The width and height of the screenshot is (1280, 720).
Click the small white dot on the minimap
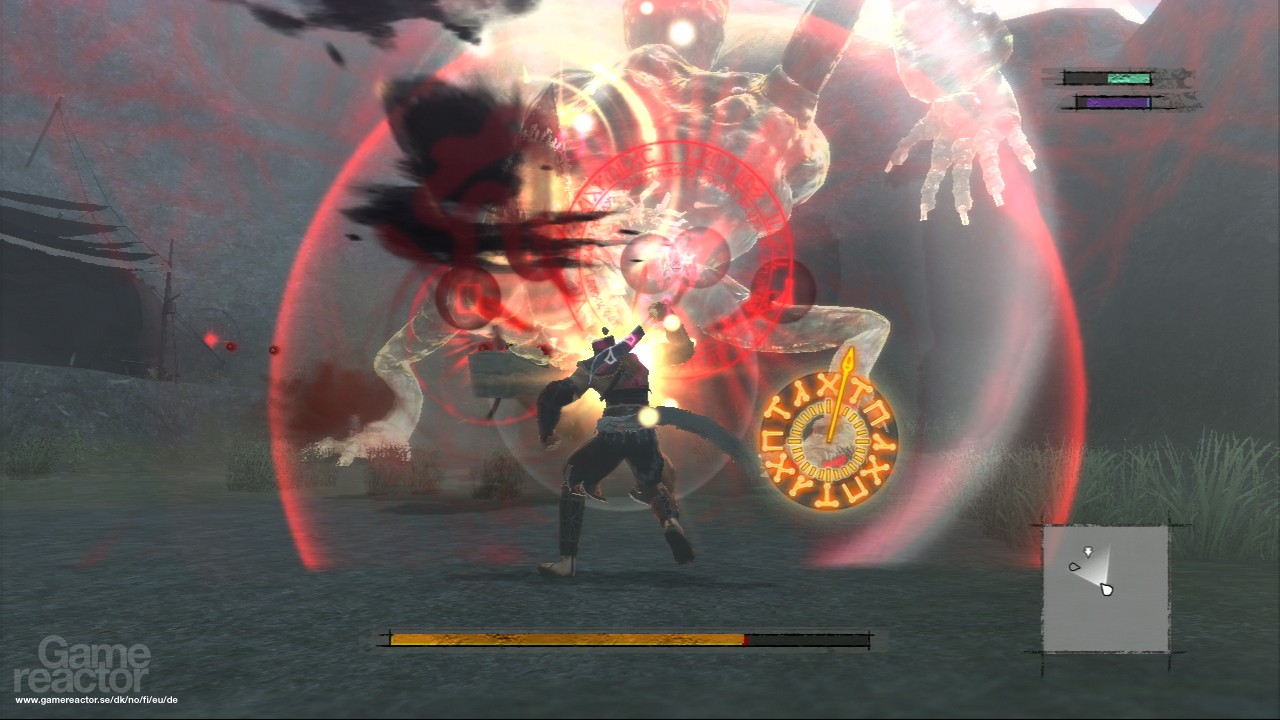1073,567
